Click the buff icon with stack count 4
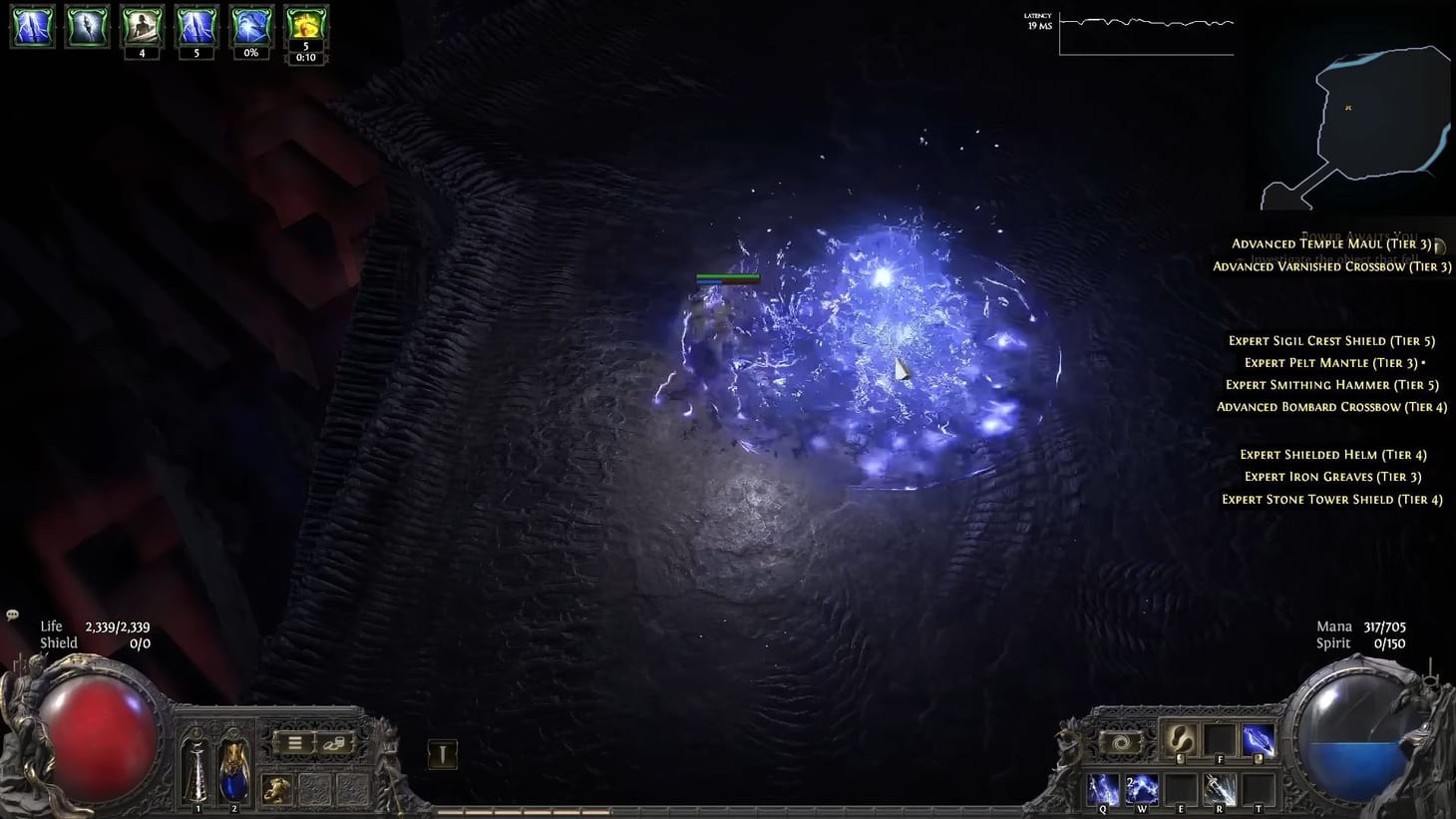This screenshot has height=819, width=1456. click(x=142, y=25)
